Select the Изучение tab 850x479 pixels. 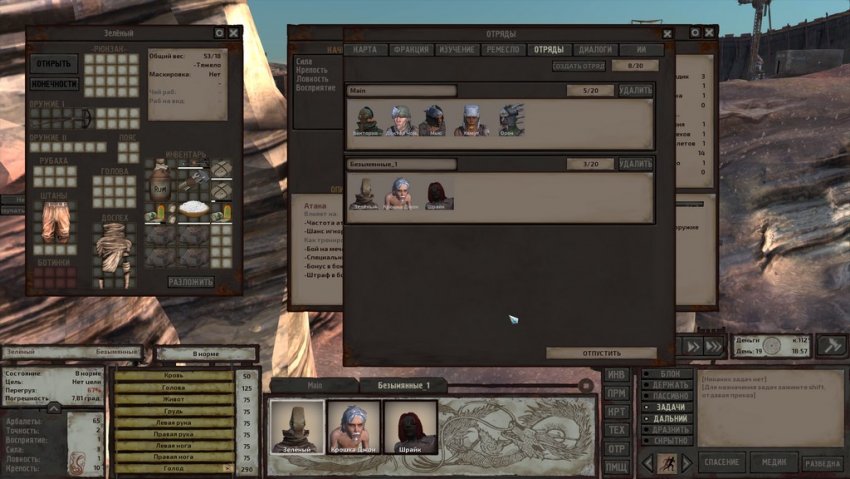(457, 50)
